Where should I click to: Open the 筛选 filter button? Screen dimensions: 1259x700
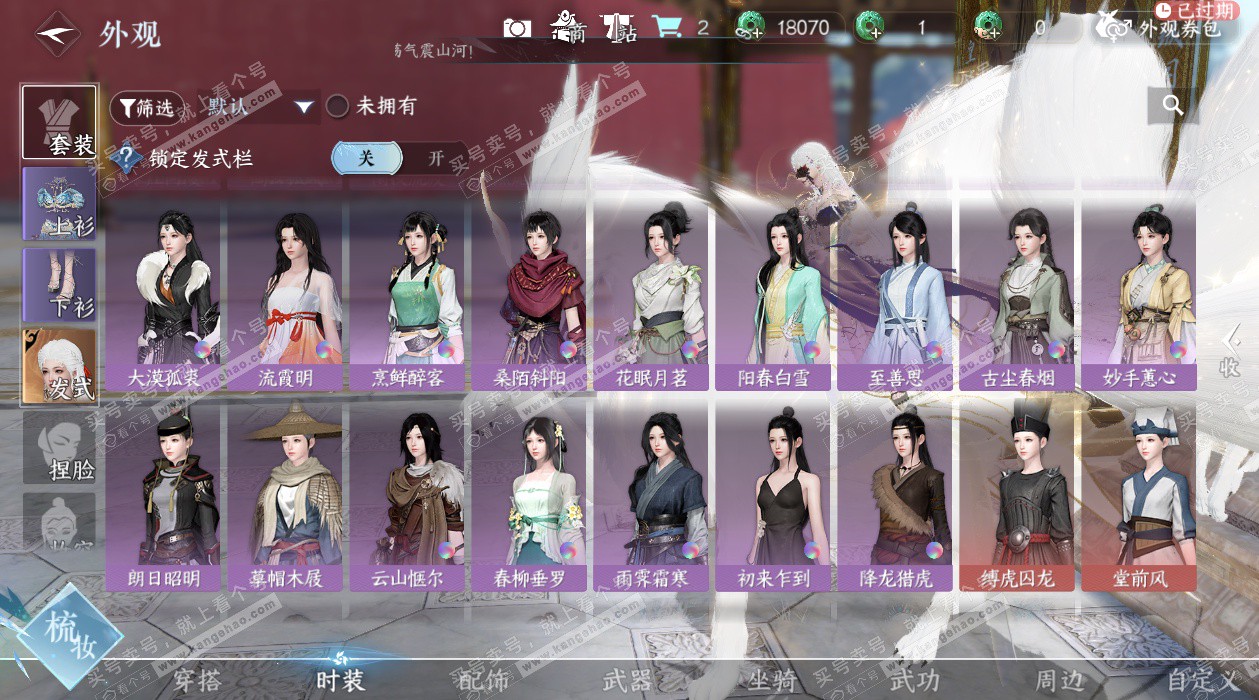146,106
